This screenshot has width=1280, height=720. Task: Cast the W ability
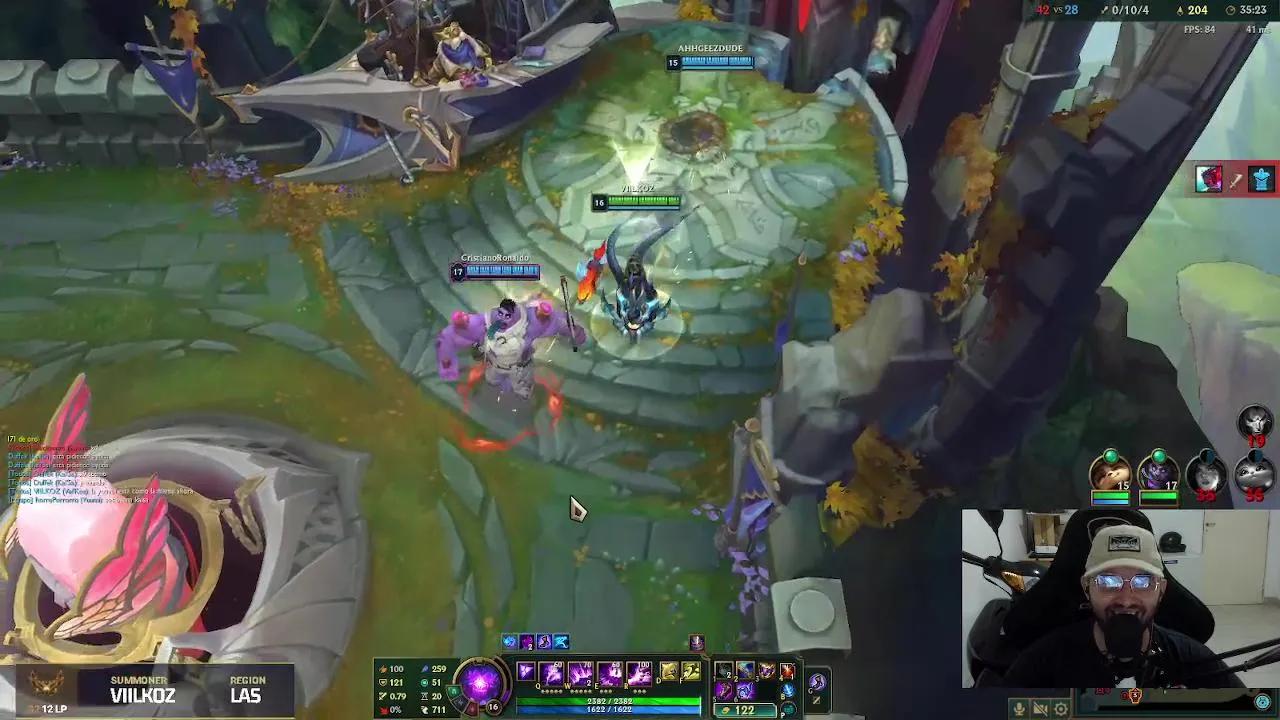tap(580, 673)
